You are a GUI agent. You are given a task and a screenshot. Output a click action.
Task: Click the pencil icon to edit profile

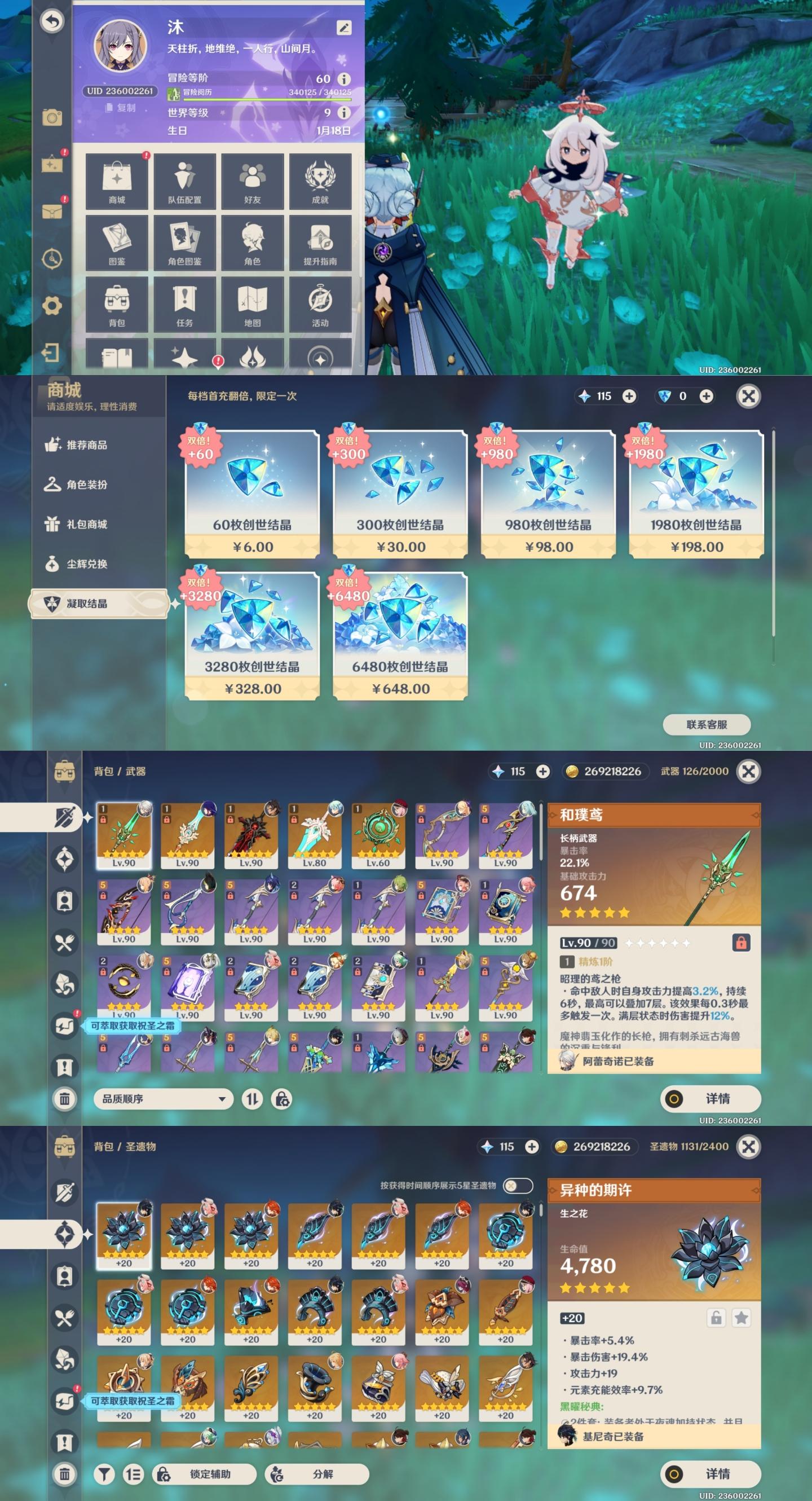343,28
